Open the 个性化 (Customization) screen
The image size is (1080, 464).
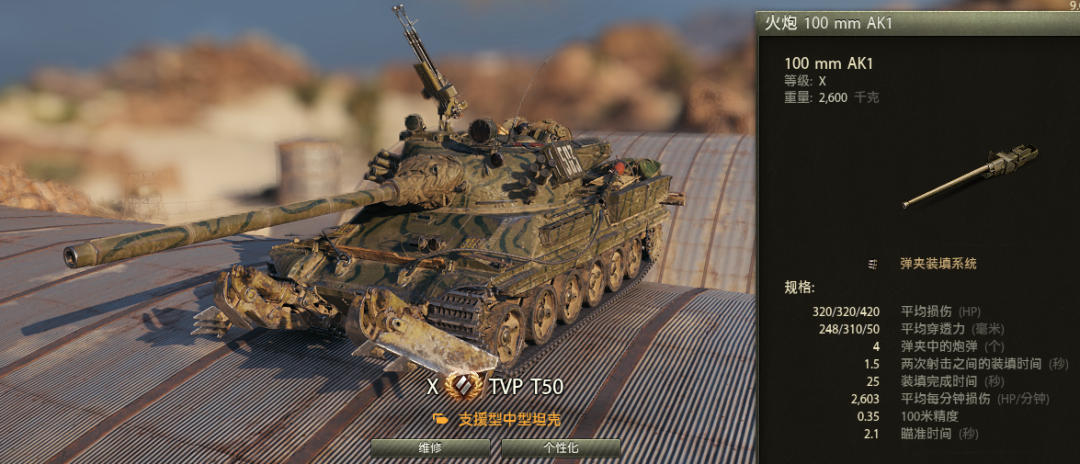(560, 448)
